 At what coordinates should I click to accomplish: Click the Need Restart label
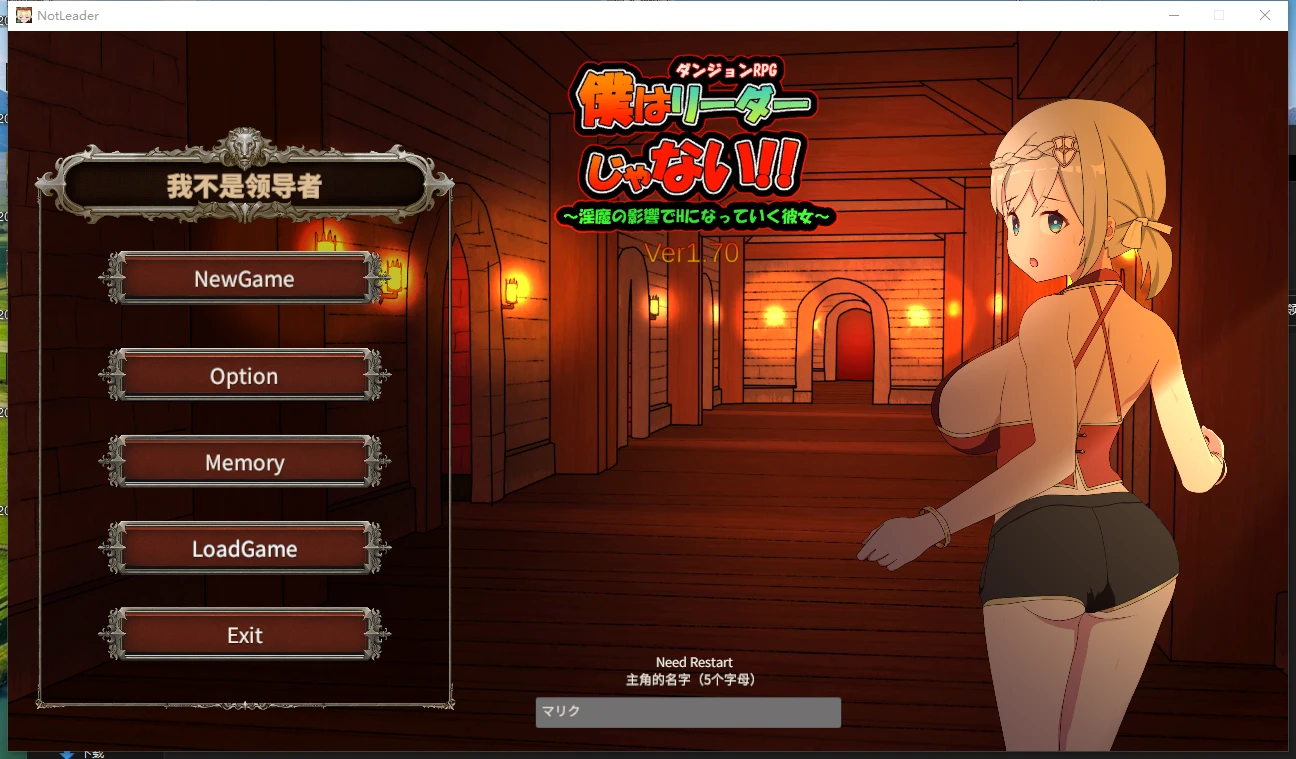tap(694, 662)
